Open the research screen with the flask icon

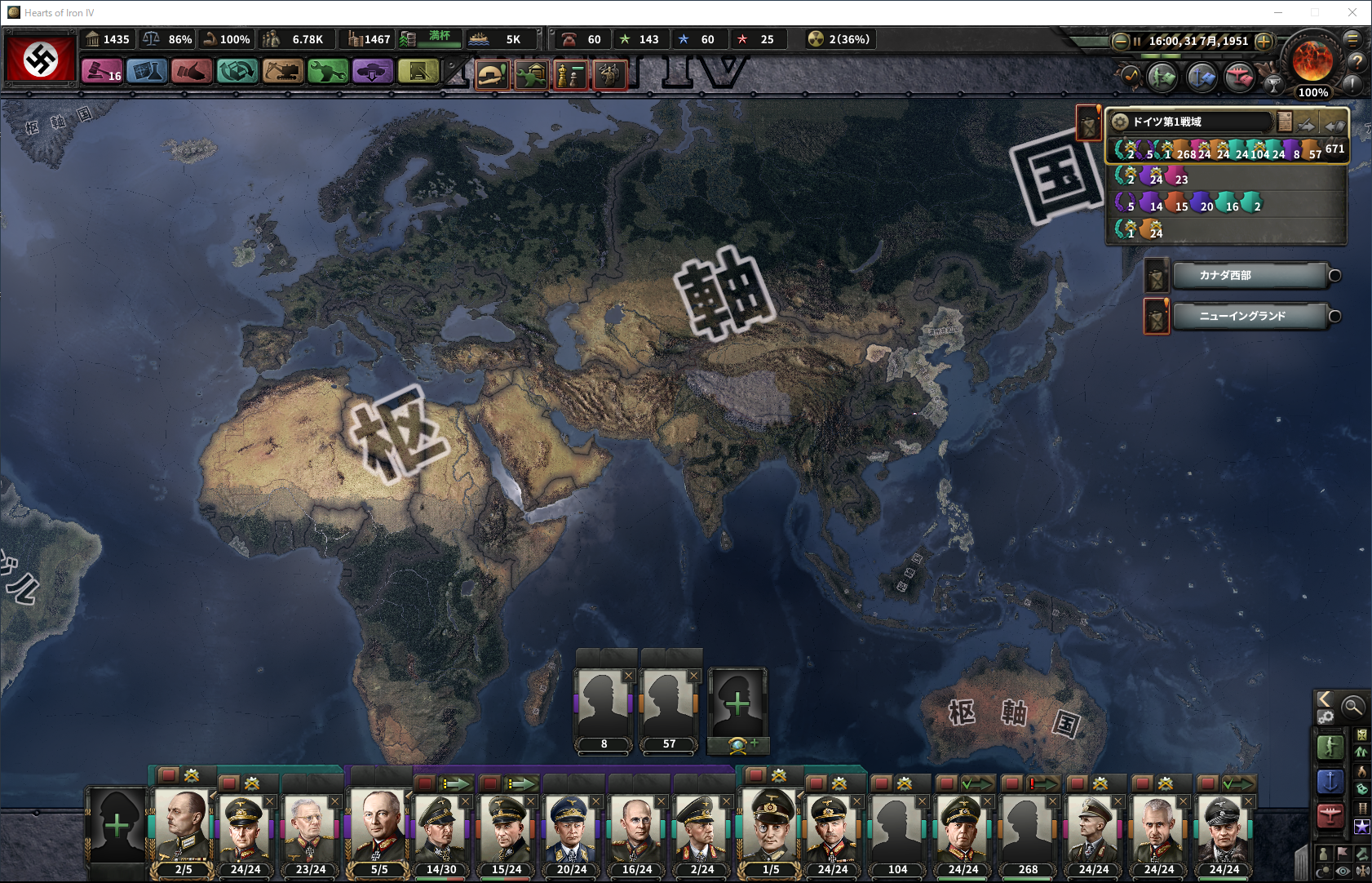pyautogui.click(x=147, y=72)
